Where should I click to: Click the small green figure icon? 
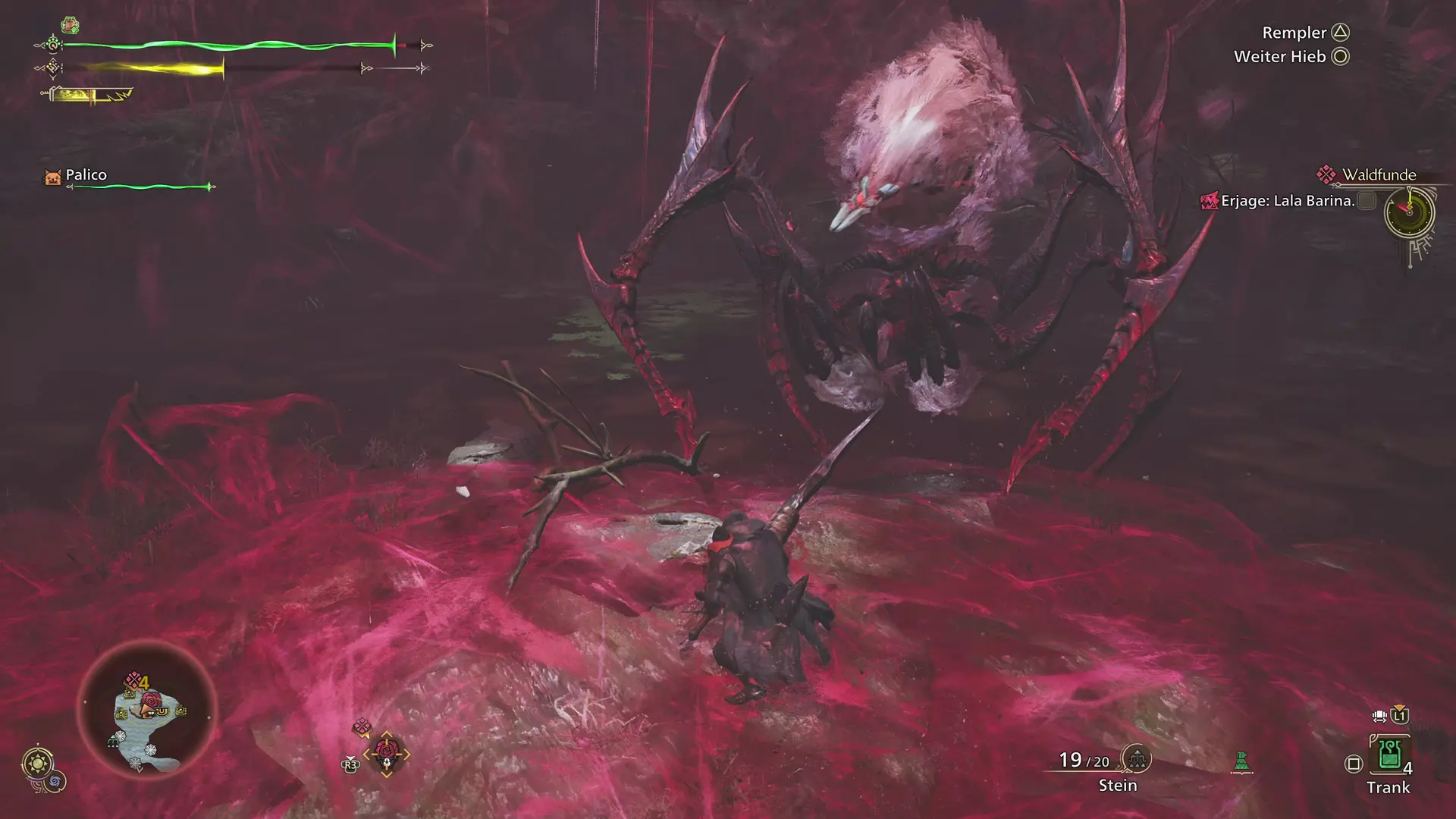click(1241, 761)
